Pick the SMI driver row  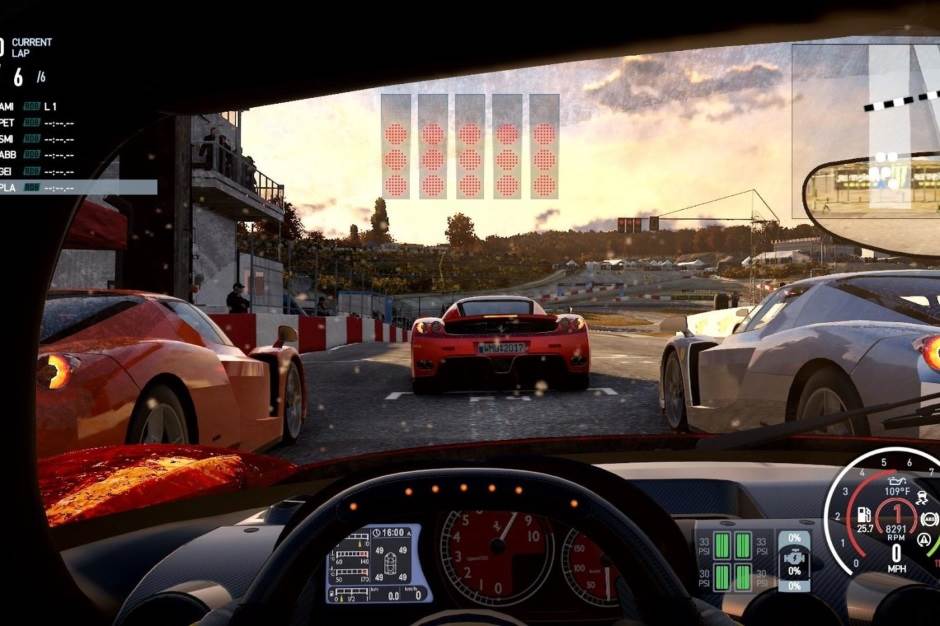point(40,139)
